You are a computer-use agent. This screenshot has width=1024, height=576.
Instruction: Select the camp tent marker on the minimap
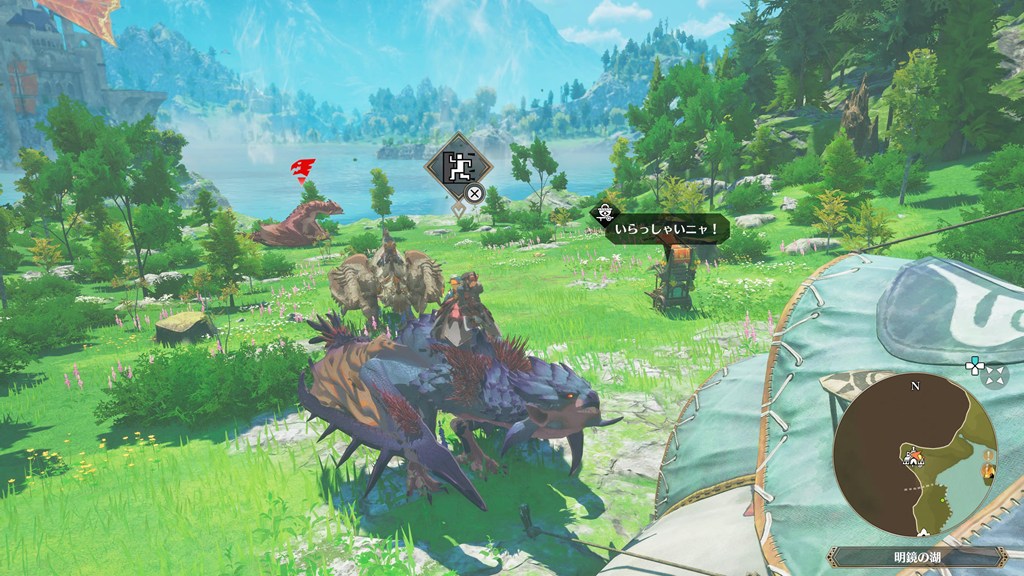913,457
